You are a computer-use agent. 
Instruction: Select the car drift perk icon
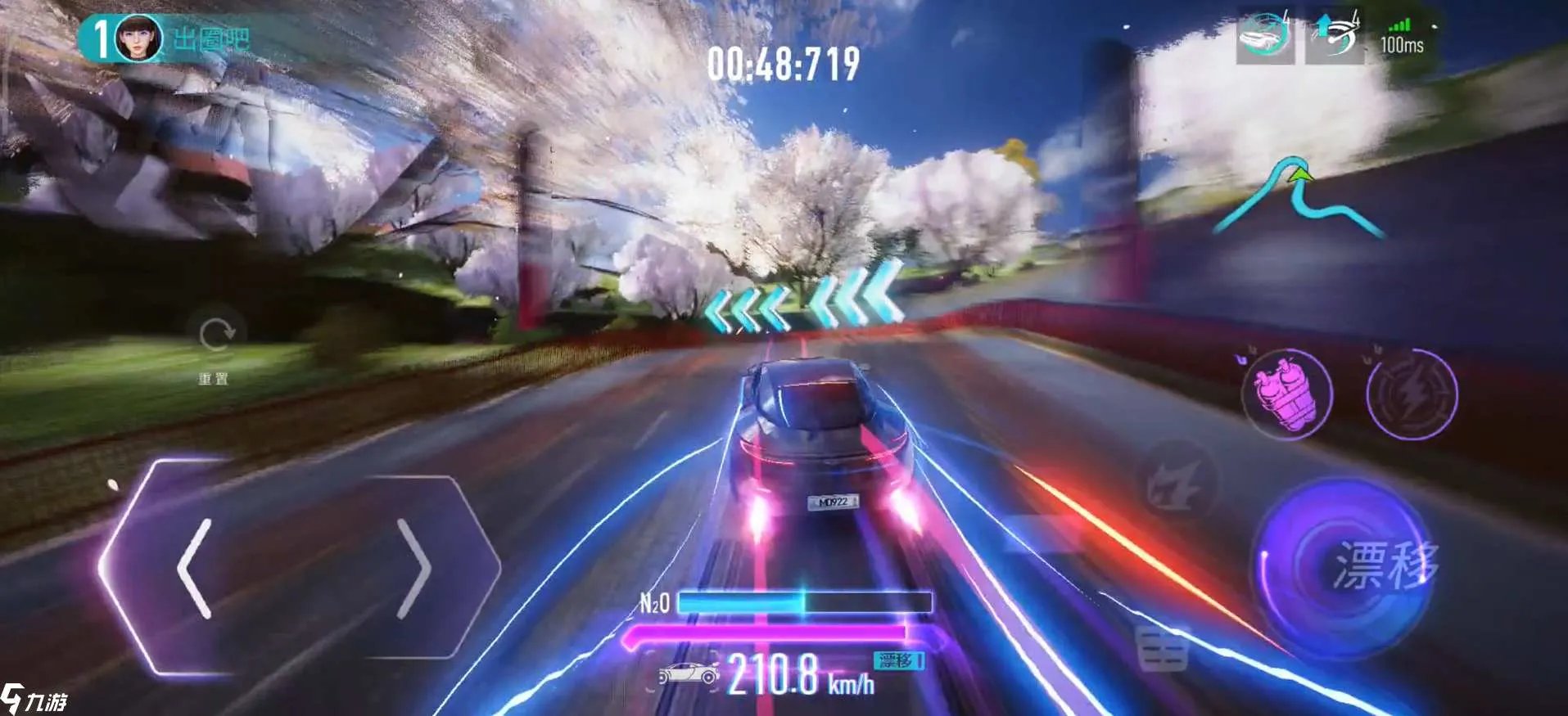click(1264, 36)
